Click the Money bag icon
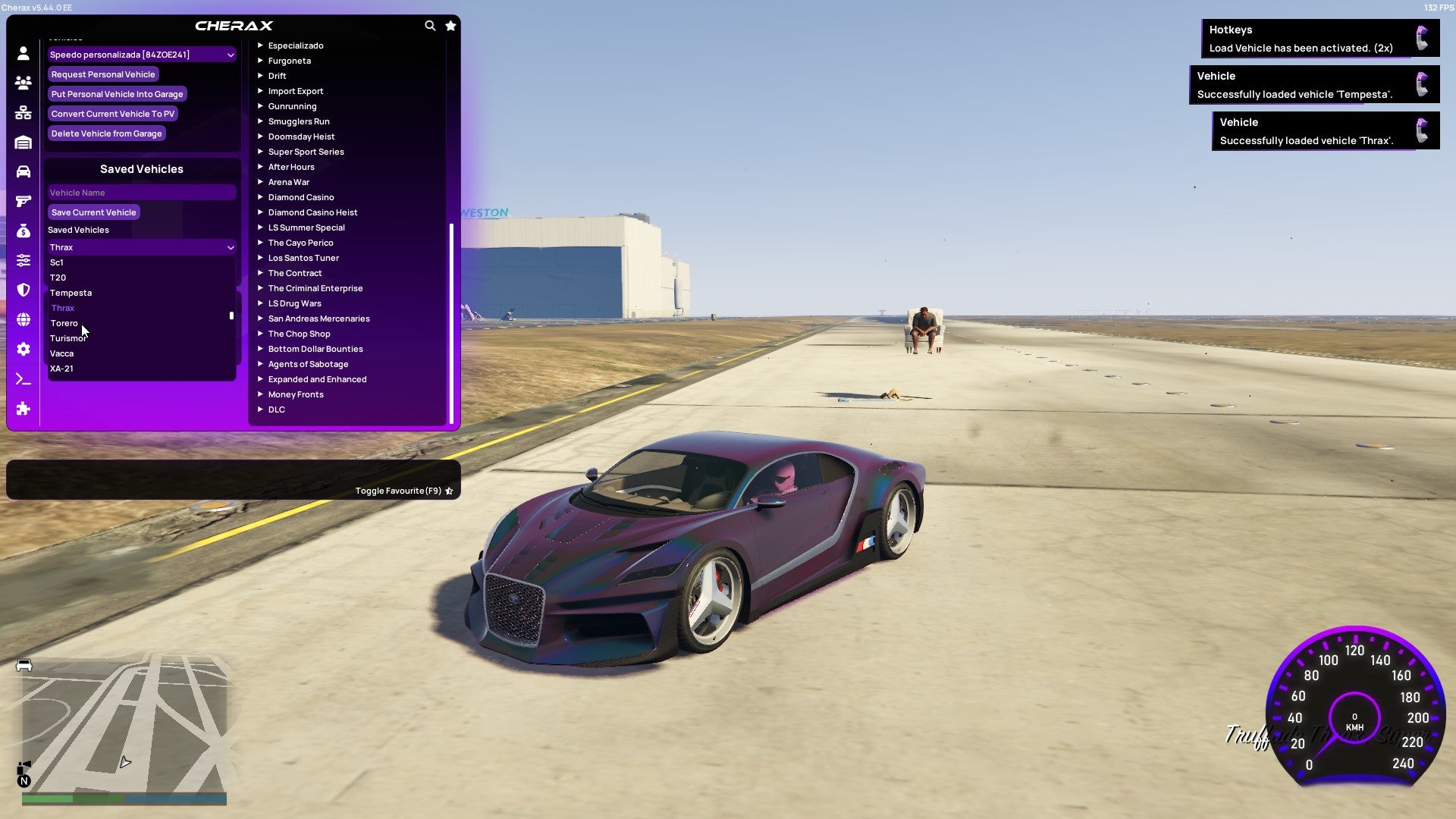The width and height of the screenshot is (1456, 819). (23, 230)
